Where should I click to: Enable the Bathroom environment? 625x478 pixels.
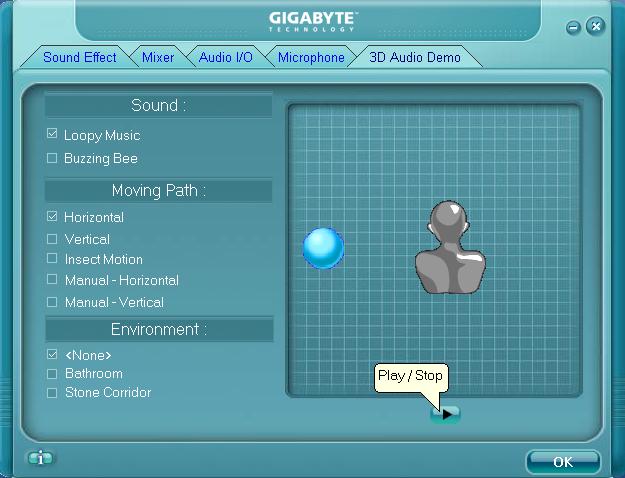coord(52,374)
